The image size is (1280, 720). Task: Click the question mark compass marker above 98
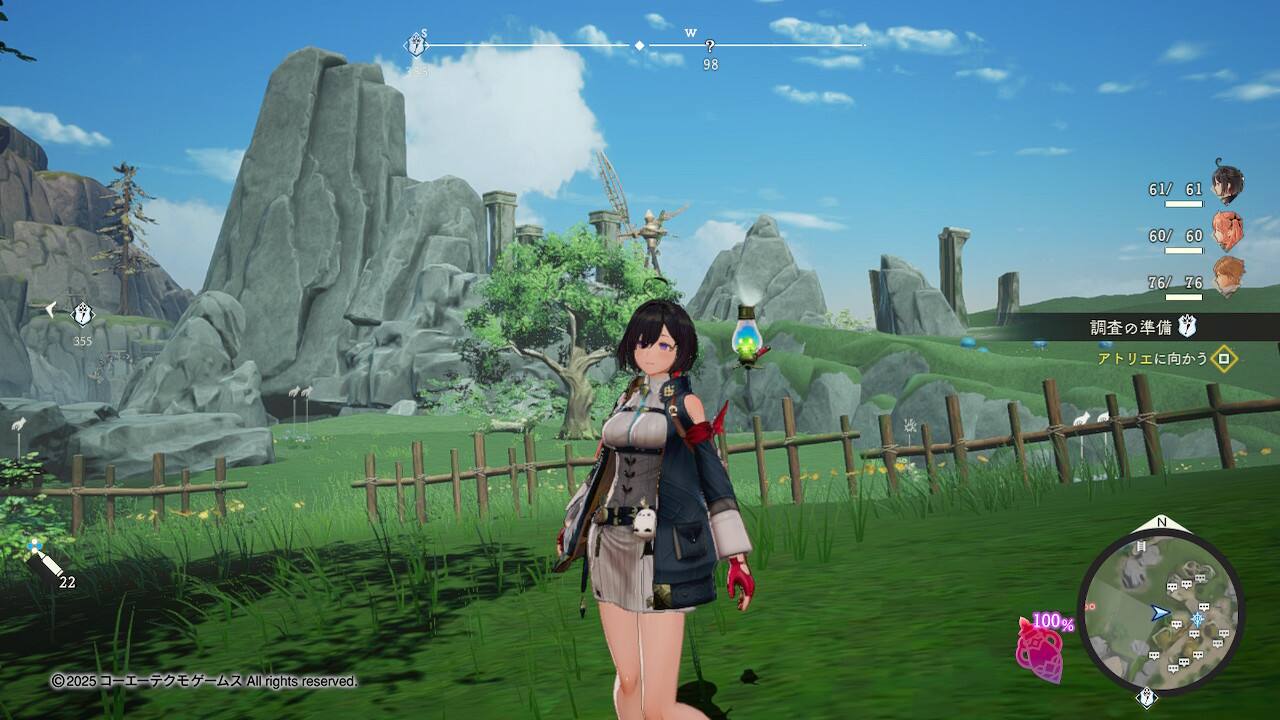tap(710, 46)
